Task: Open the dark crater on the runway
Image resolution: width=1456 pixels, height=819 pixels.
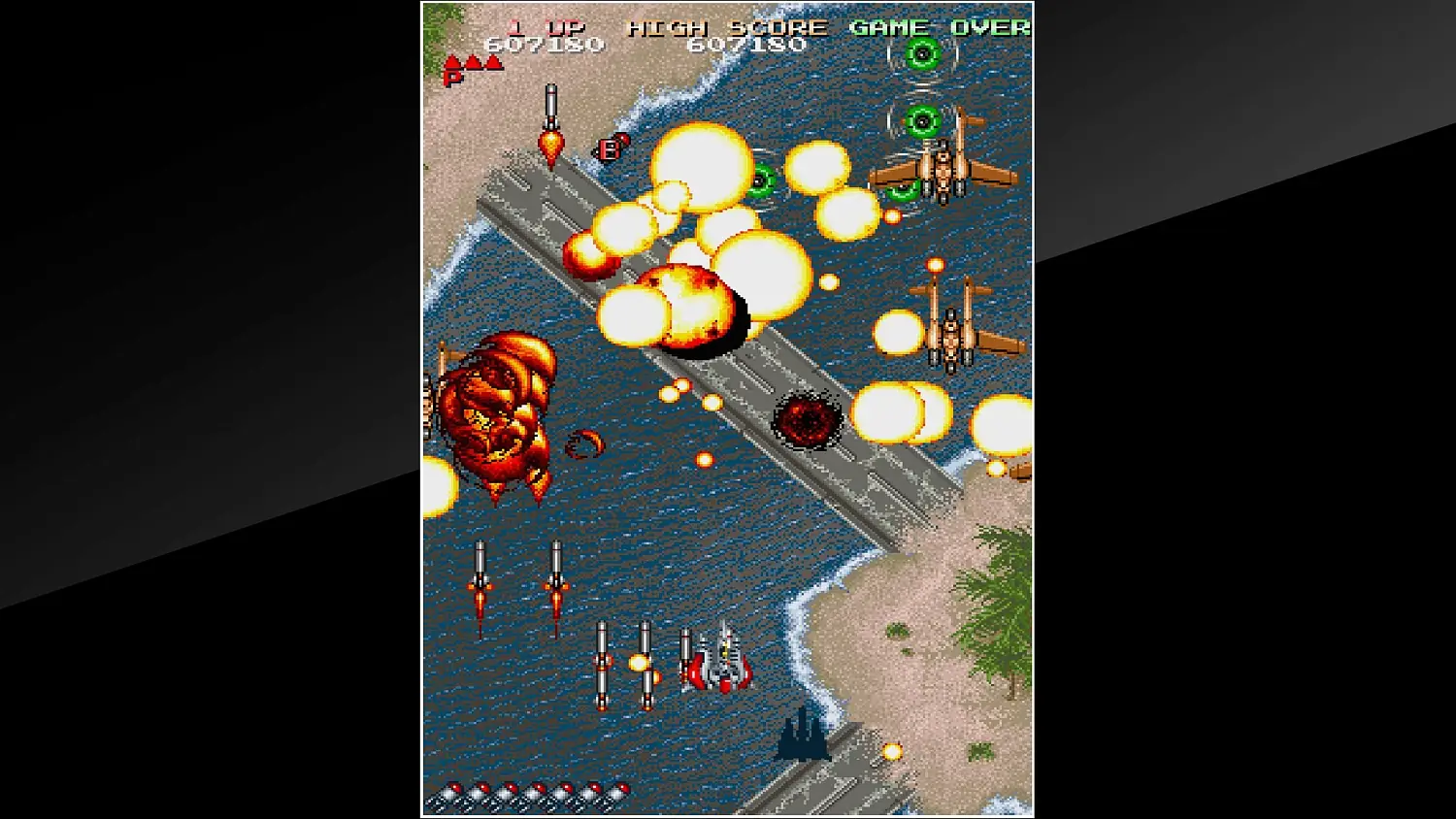Action: pos(809,419)
